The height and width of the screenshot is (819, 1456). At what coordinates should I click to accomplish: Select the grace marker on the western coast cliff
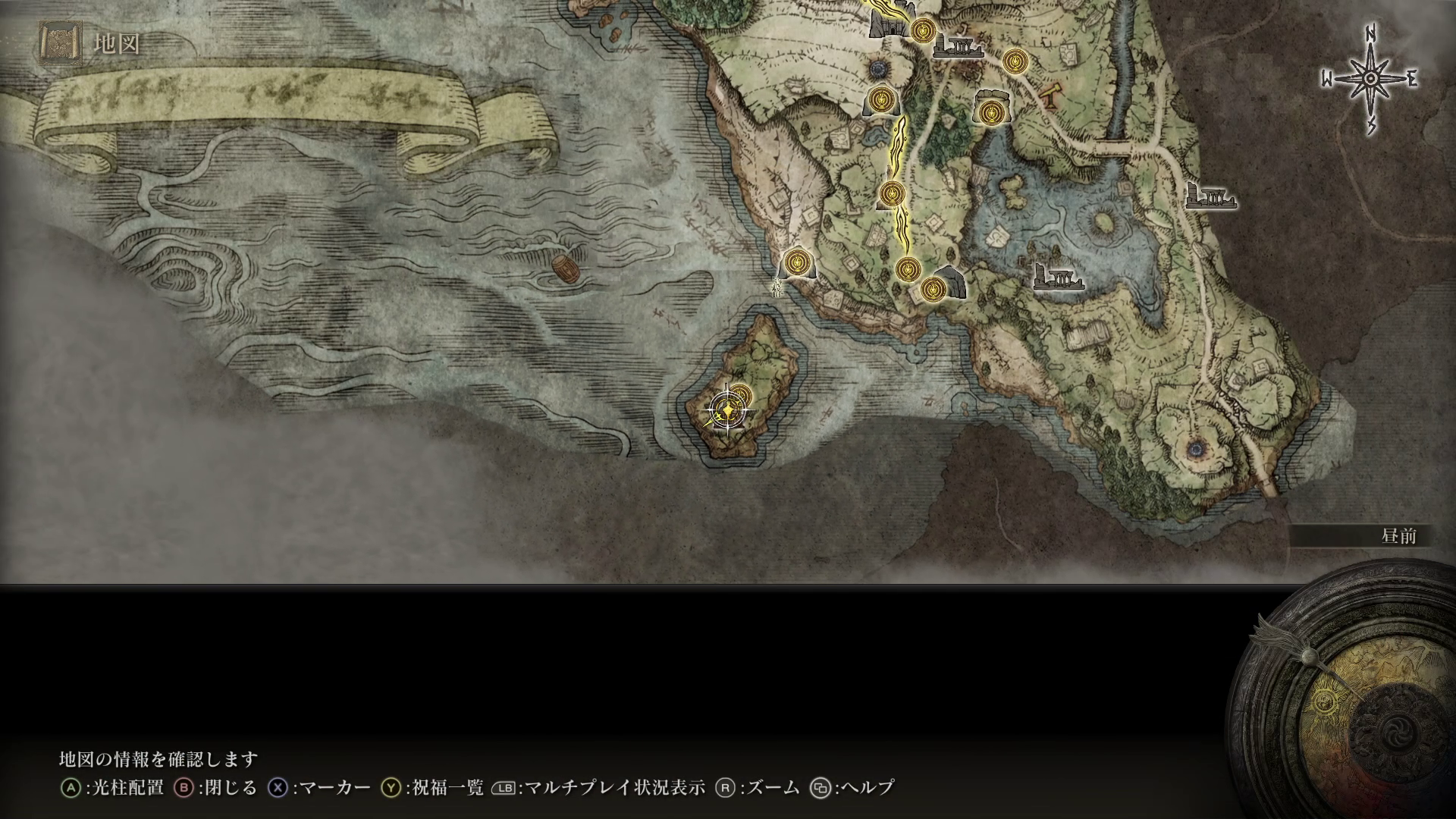(x=797, y=262)
